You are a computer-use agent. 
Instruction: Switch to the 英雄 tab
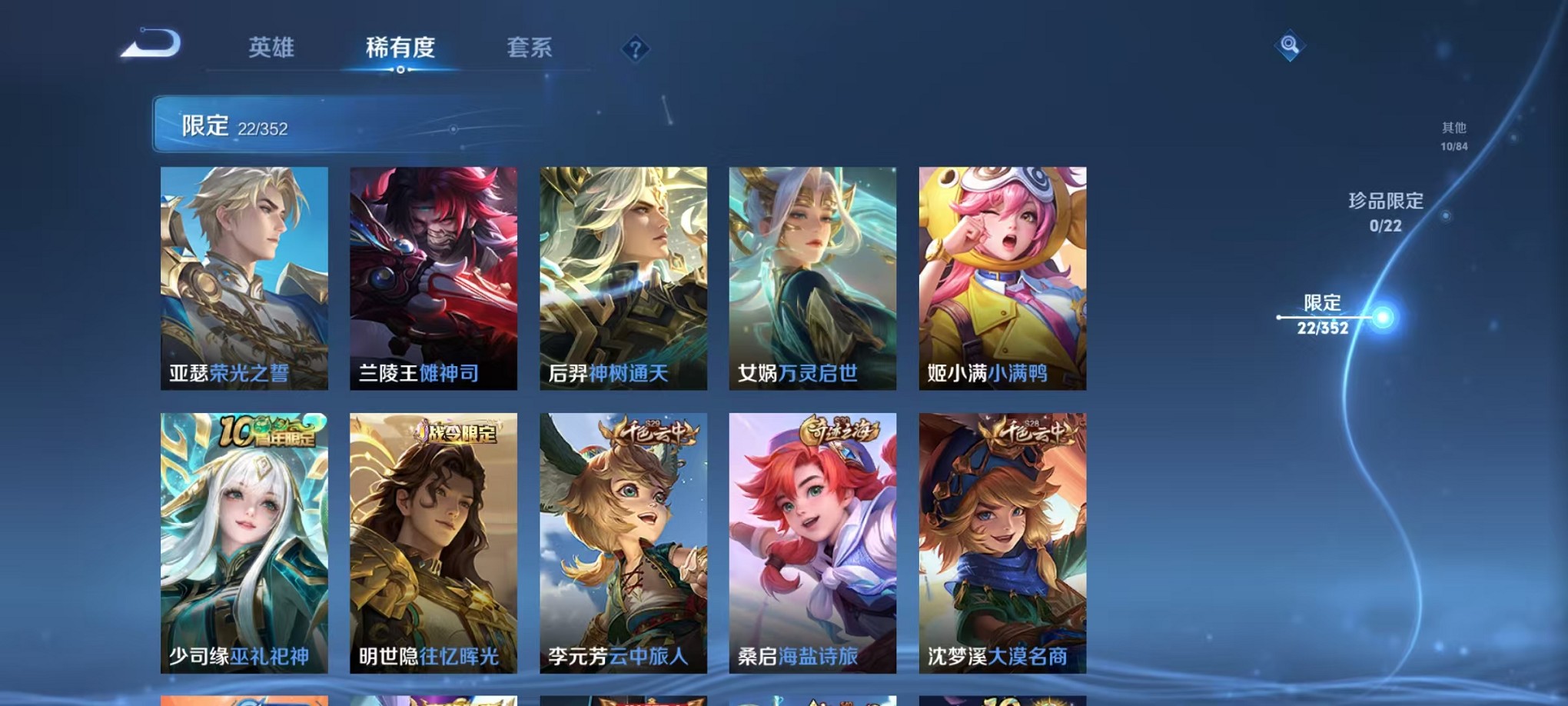(273, 48)
